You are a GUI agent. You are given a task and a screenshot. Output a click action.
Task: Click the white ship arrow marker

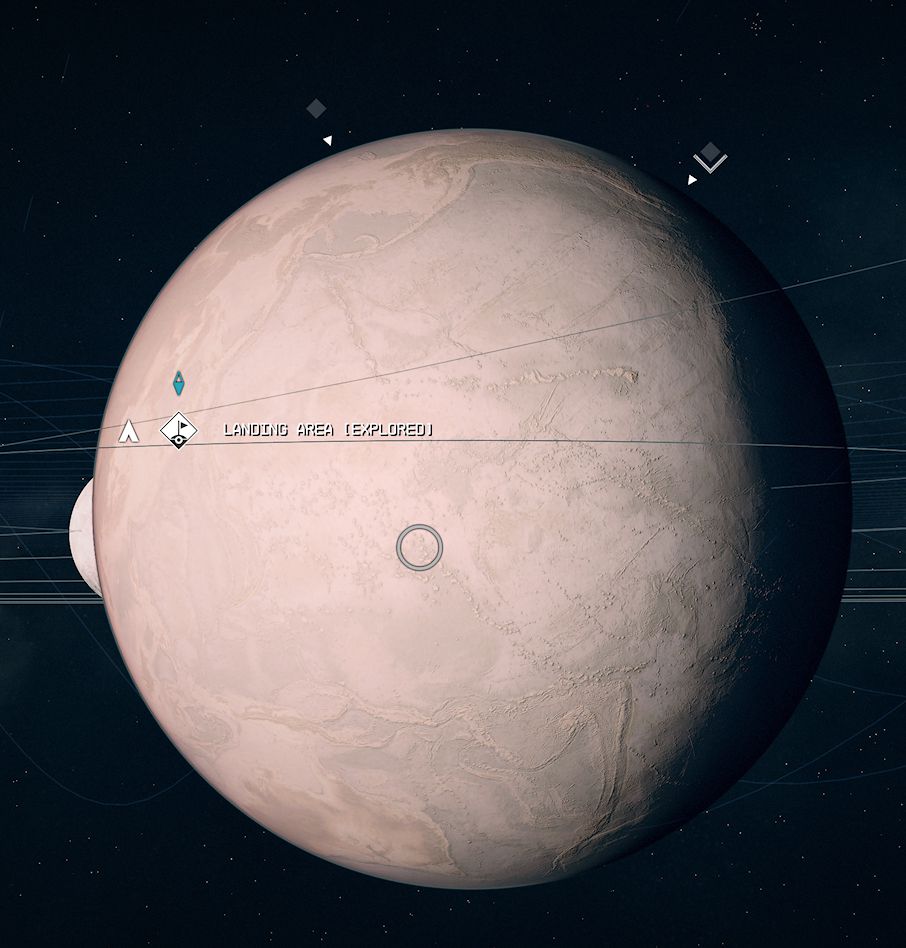click(128, 431)
